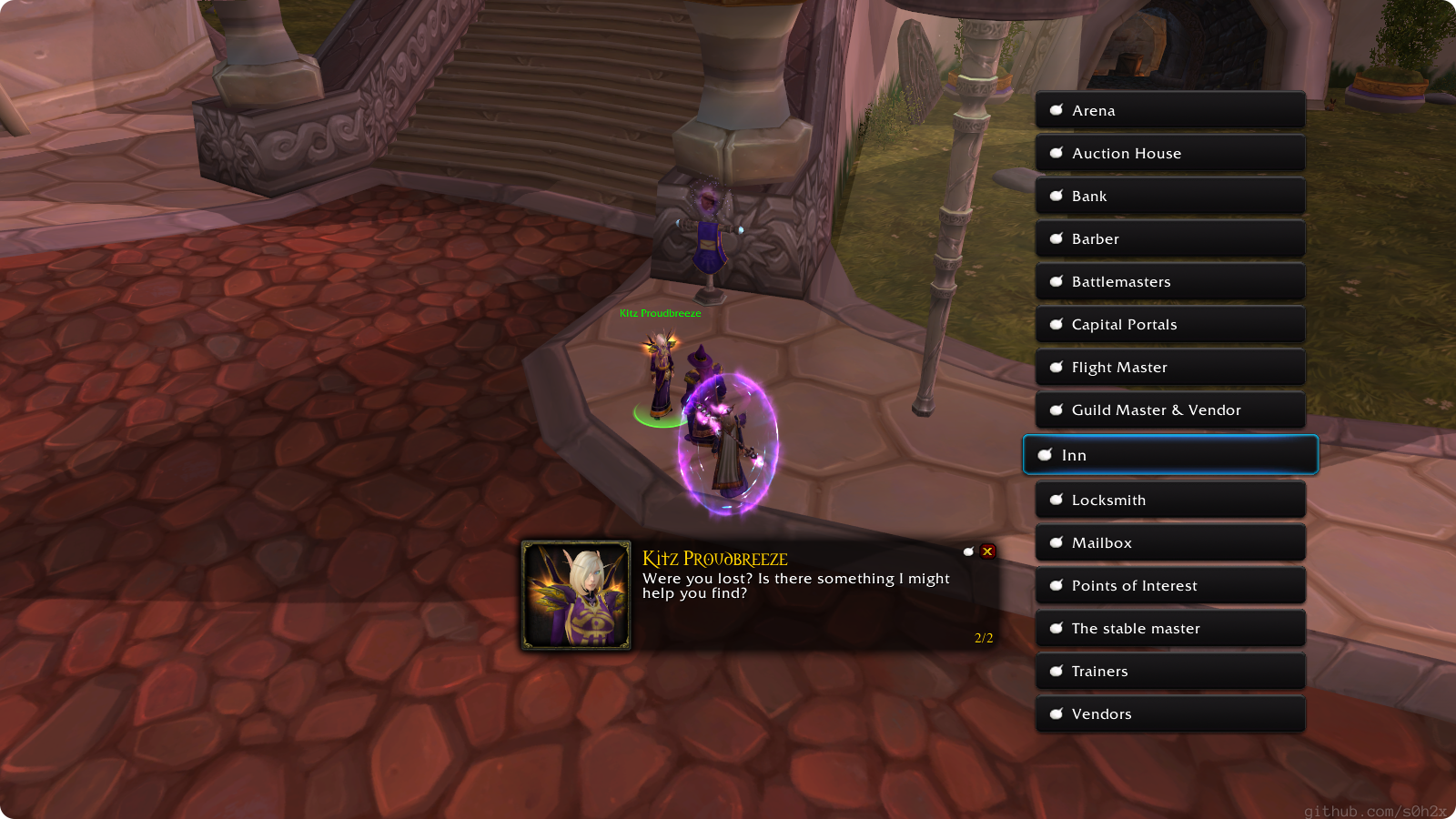
Task: Choose Capital Portals from the list
Action: click(x=1169, y=324)
